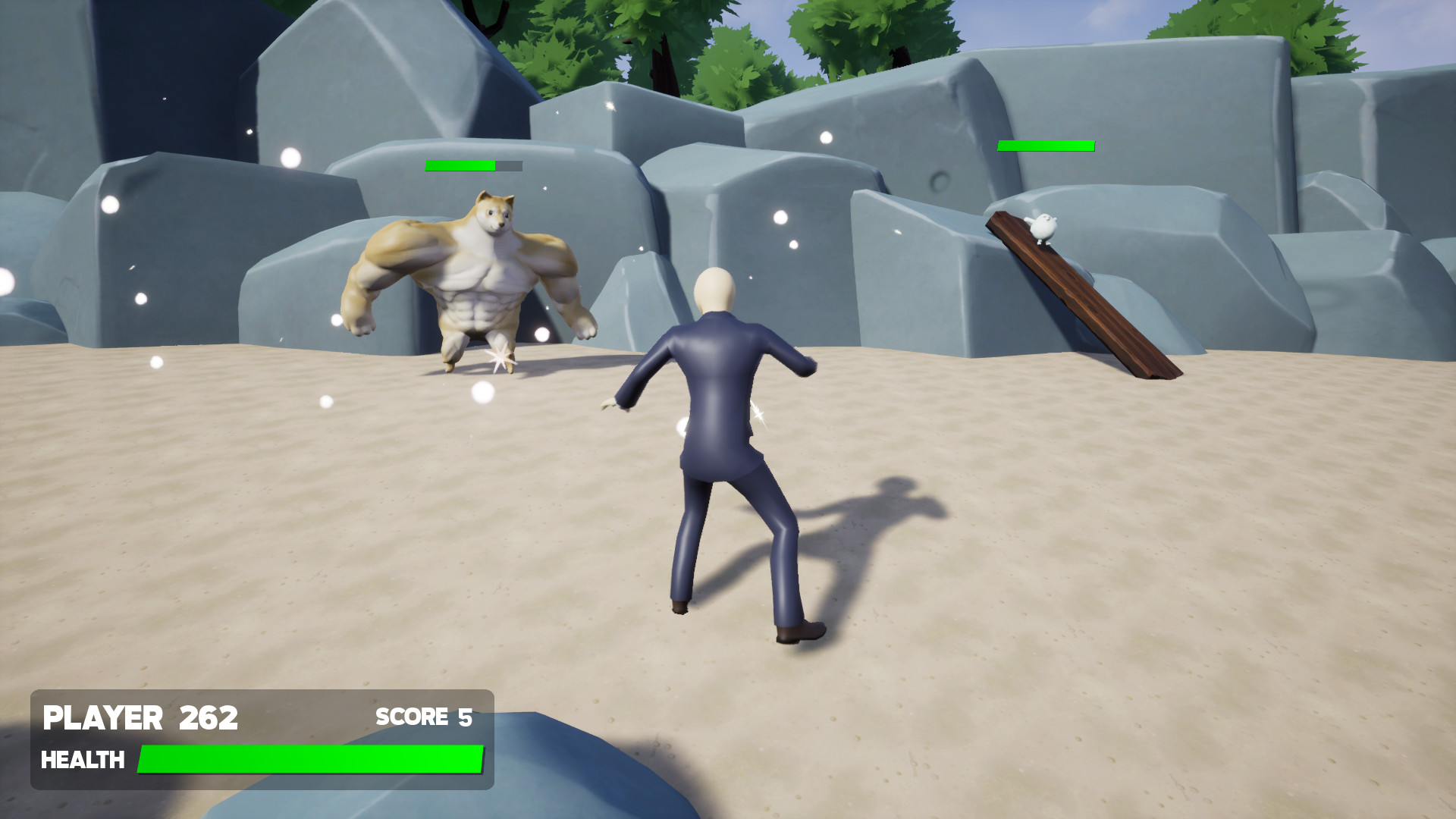
Task: Click the SCORE 5 text
Action: point(425,716)
